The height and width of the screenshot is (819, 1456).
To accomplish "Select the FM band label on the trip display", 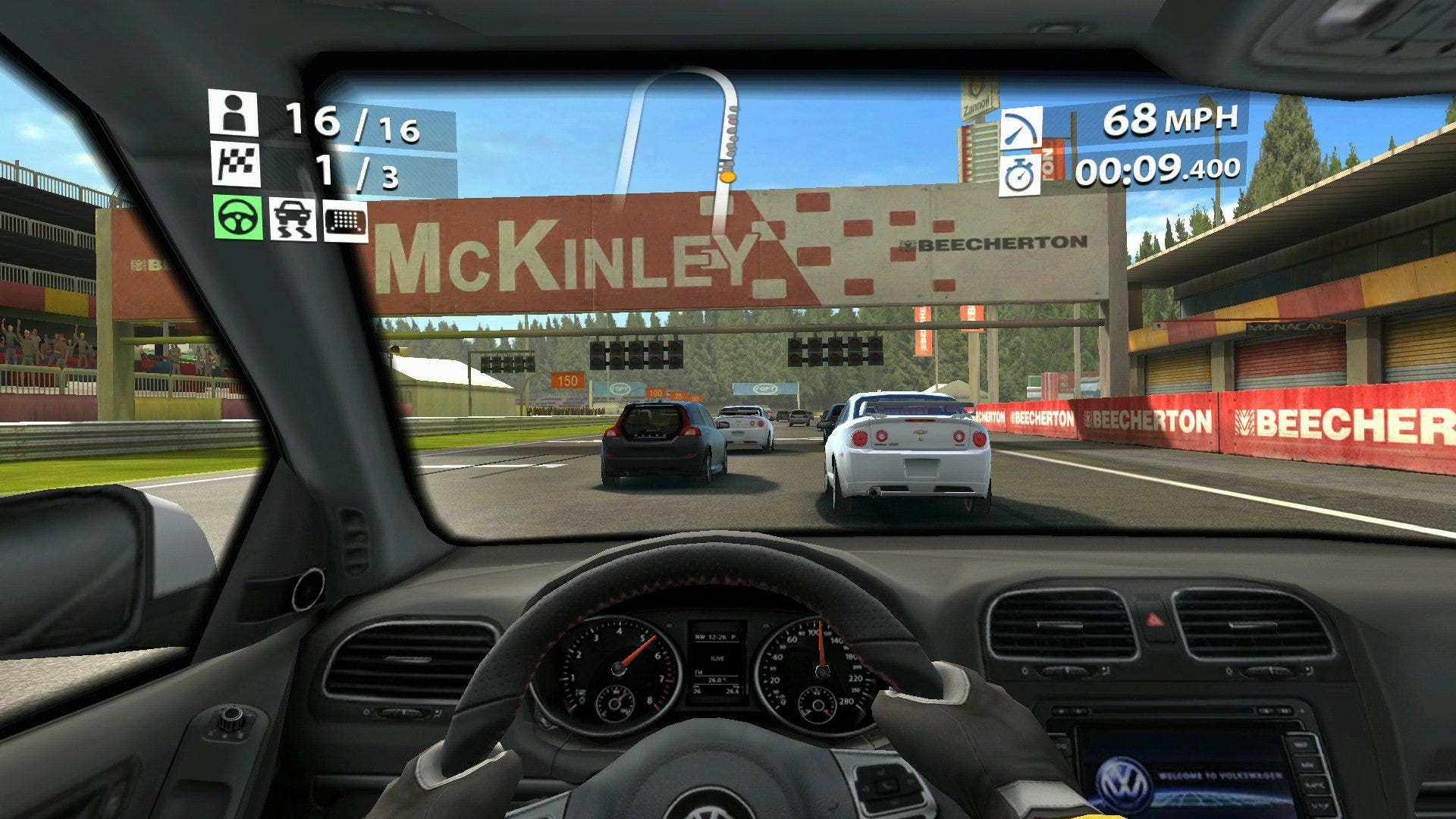I will pos(699,673).
